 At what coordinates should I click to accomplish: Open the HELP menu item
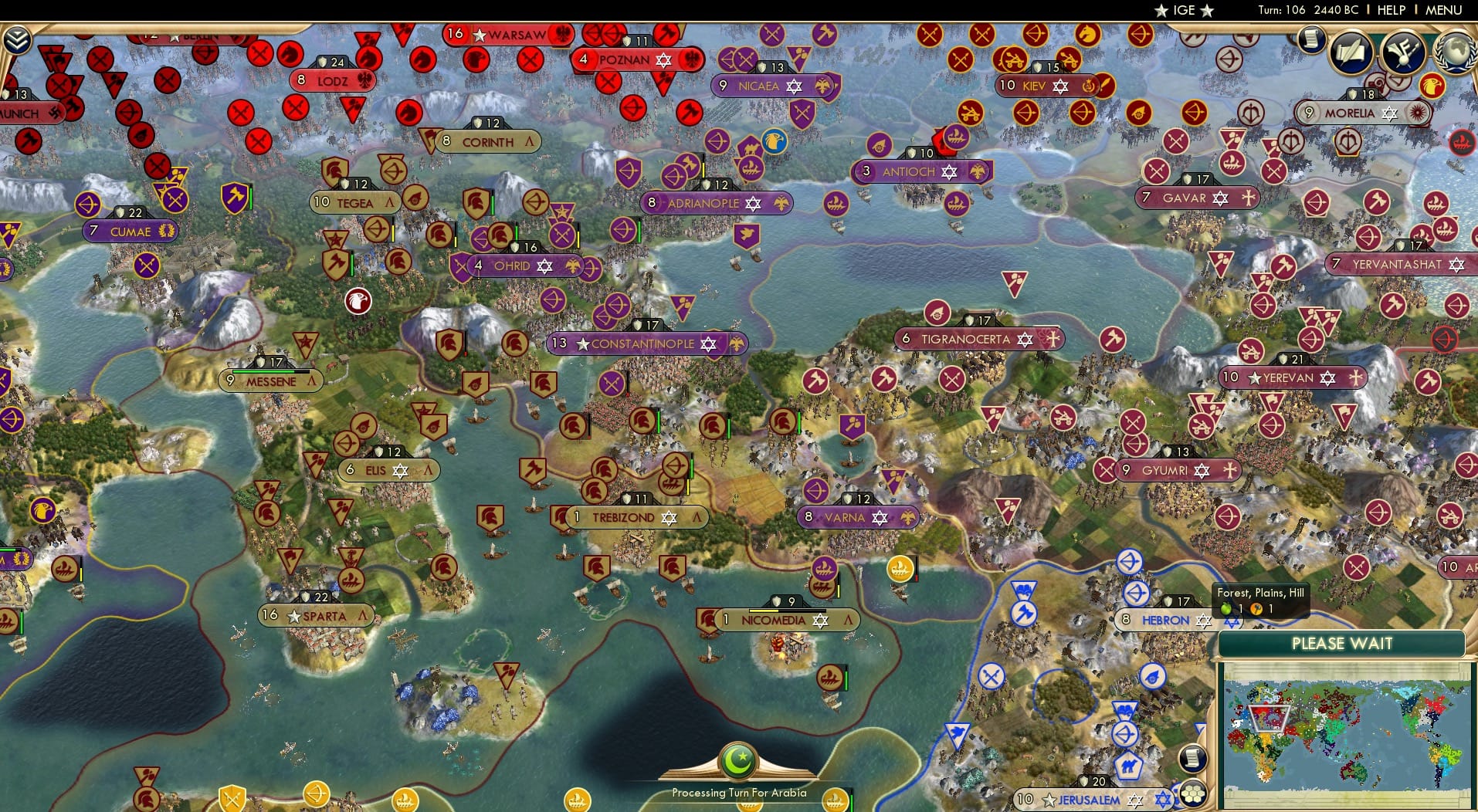point(1390,10)
